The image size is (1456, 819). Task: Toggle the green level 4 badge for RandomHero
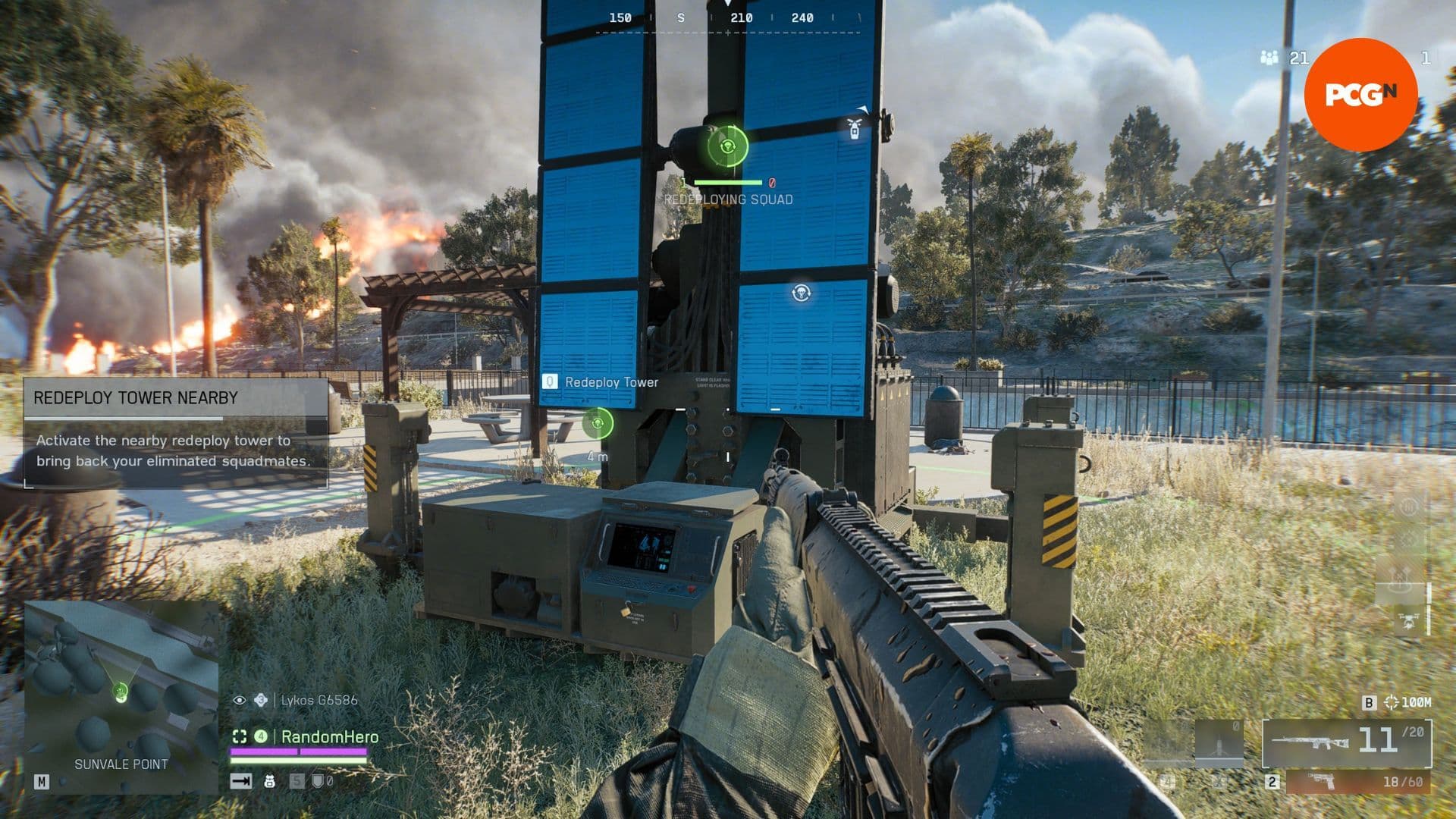pos(261,736)
